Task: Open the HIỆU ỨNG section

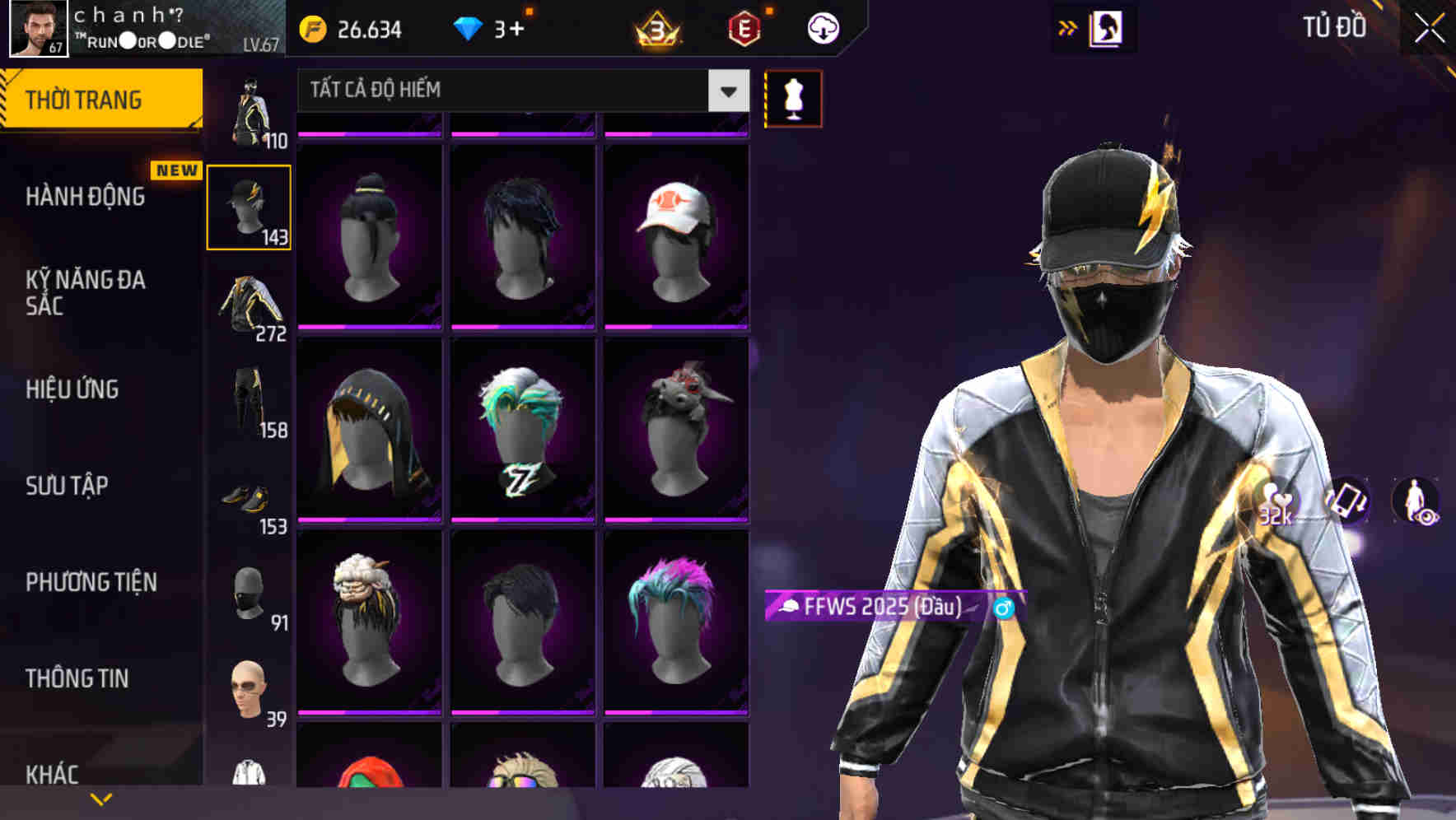Action: pos(74,389)
